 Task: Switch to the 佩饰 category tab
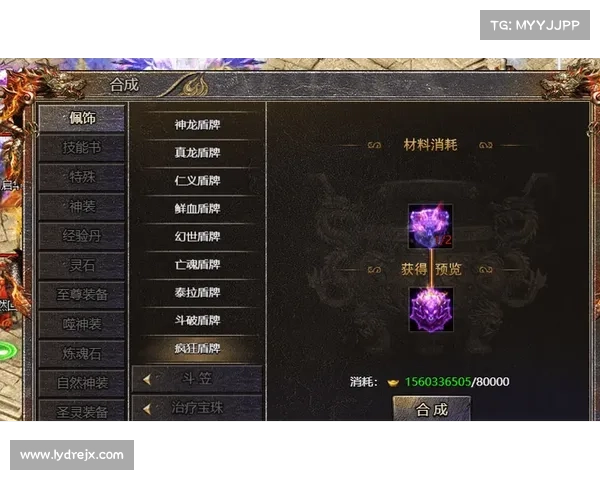[82, 119]
